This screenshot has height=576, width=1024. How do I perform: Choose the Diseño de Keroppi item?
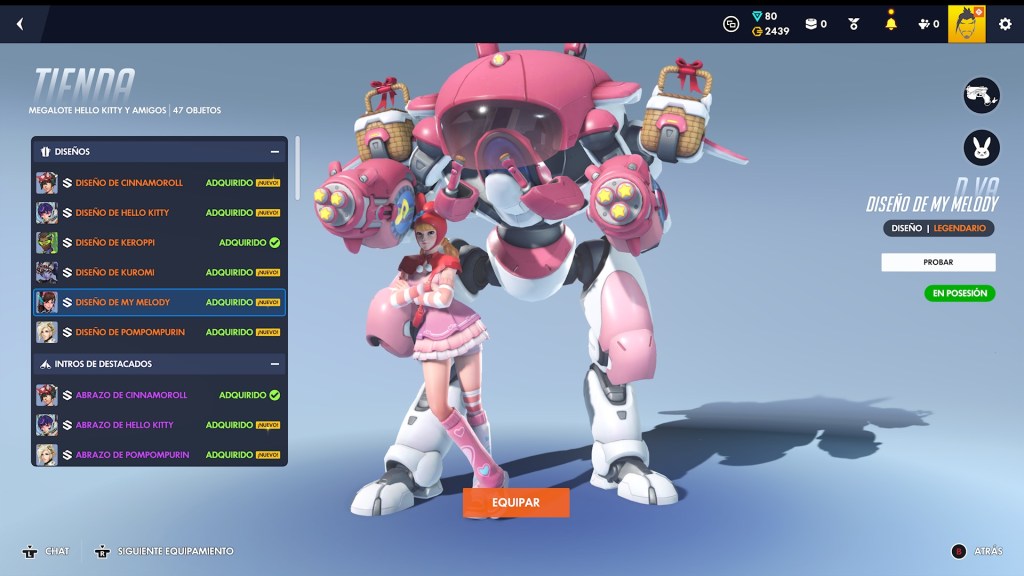(159, 243)
